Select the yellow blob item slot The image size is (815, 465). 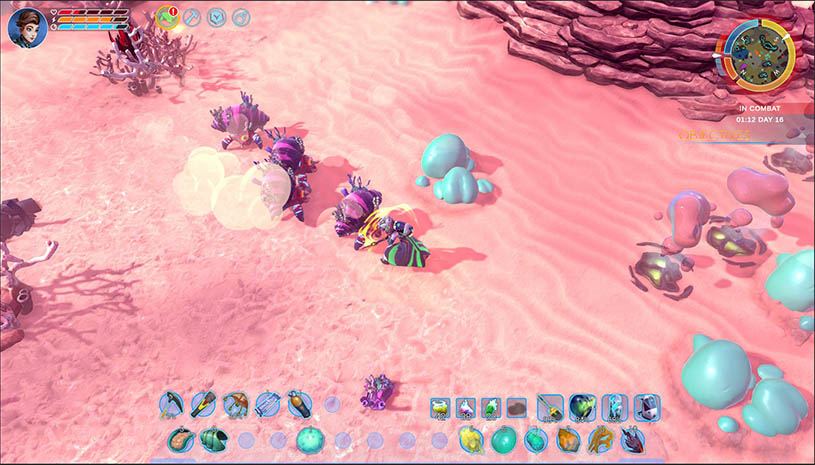(472, 439)
